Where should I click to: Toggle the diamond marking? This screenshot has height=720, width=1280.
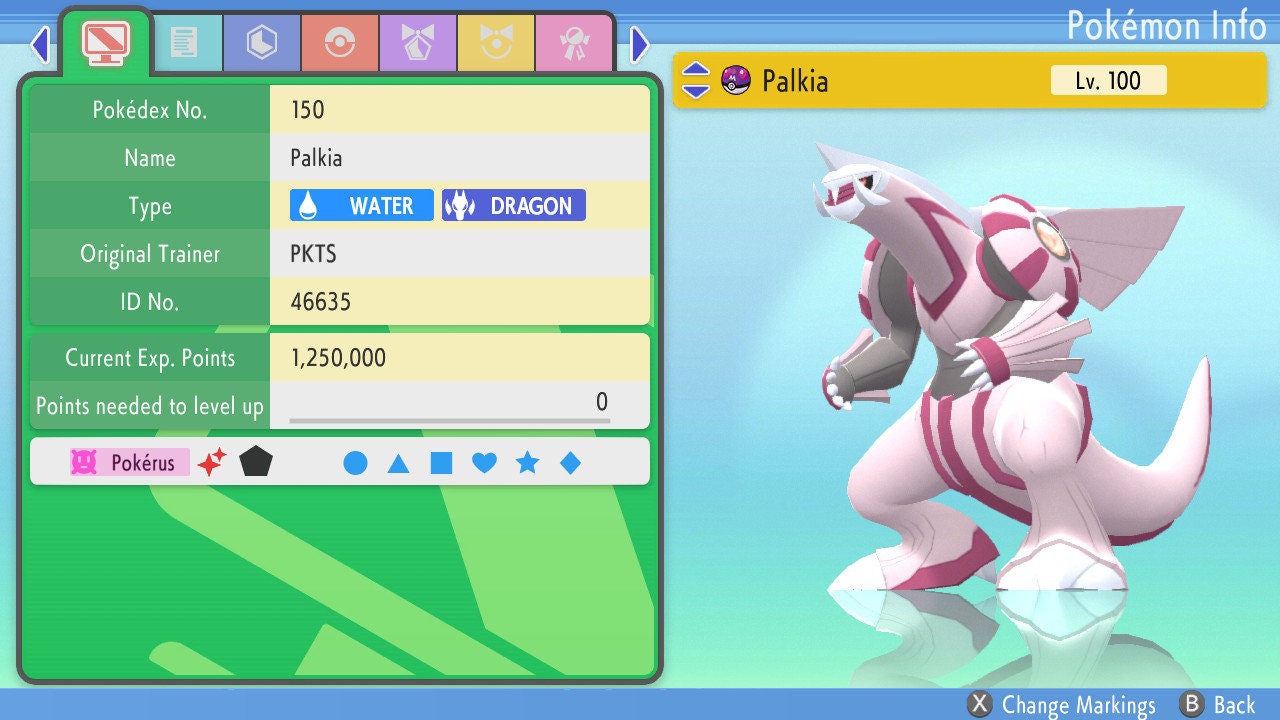coord(570,463)
